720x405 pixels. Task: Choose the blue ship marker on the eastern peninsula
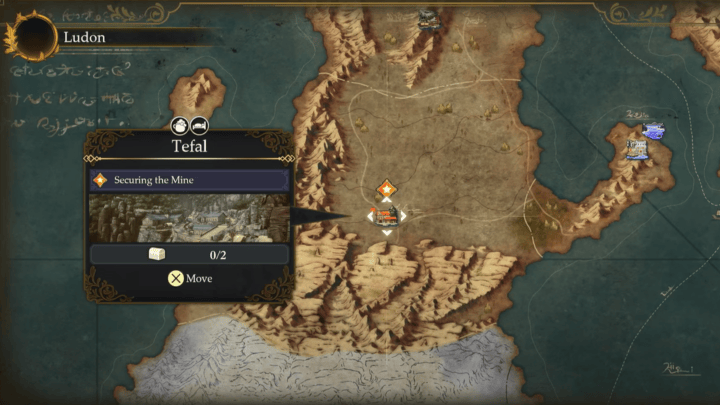(653, 131)
